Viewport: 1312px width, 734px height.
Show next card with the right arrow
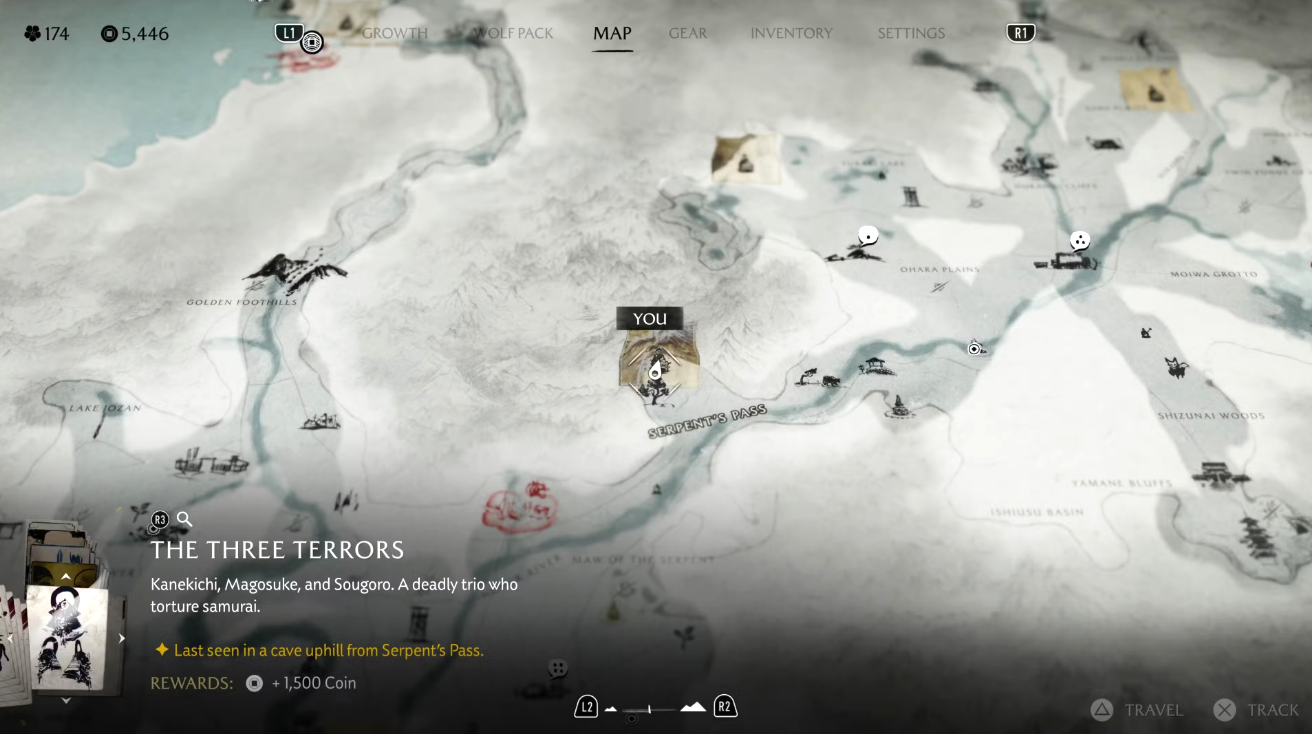click(122, 638)
